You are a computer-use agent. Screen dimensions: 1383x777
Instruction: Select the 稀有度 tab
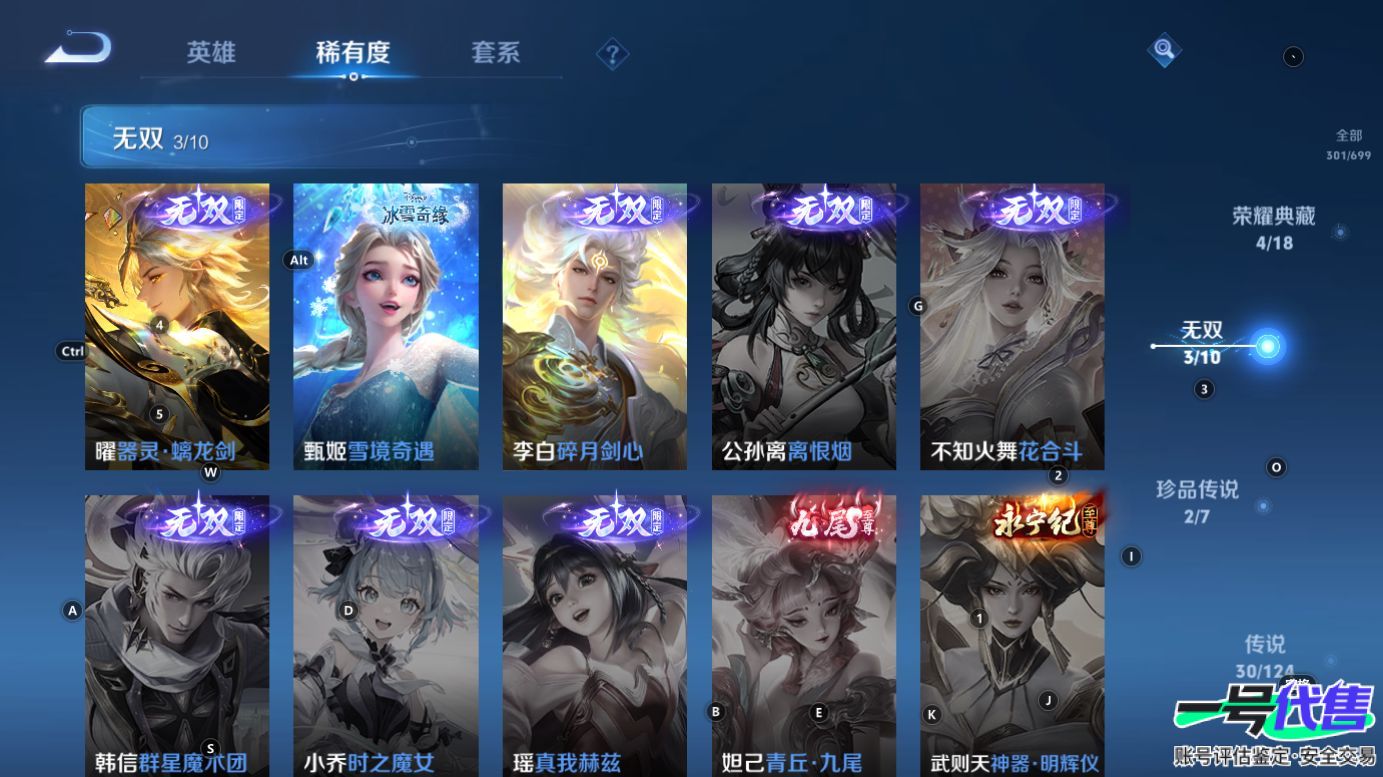[352, 53]
